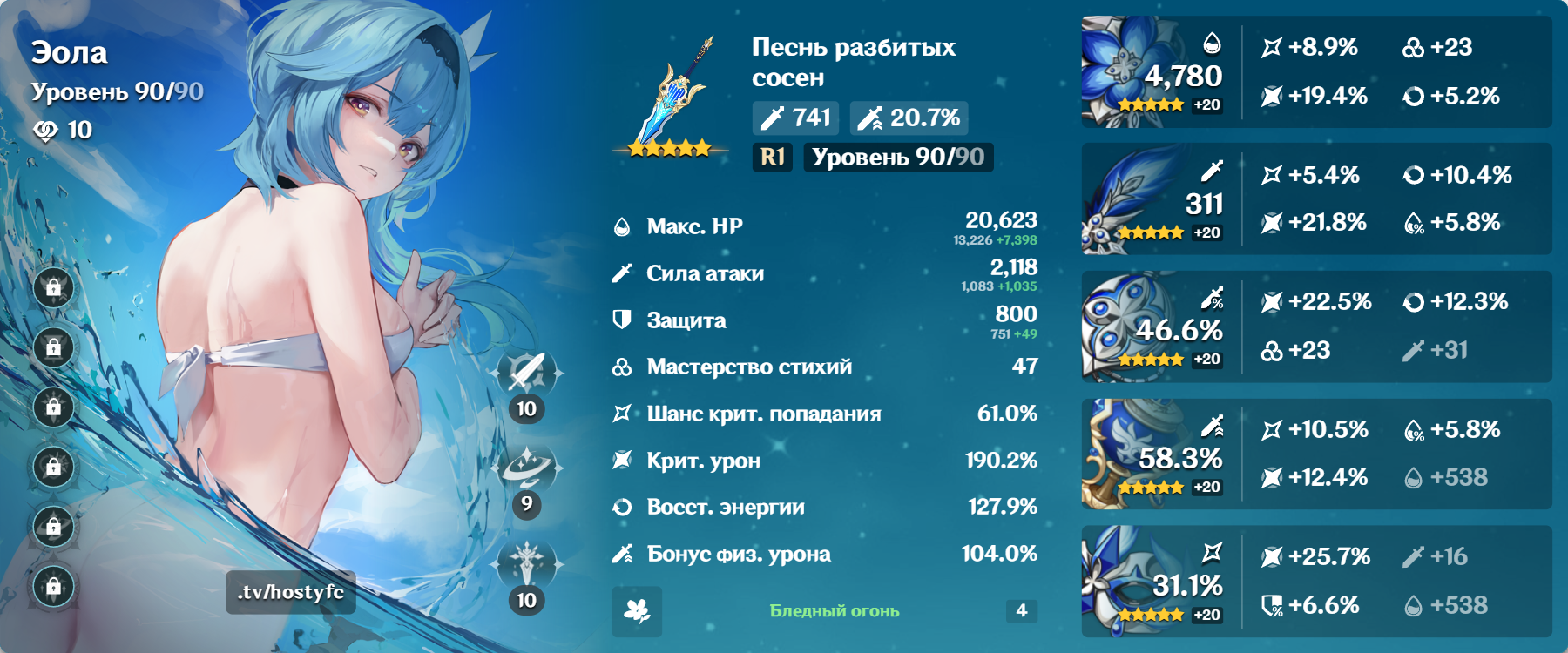1568x653 pixels.
Task: Click the HP droplet icon next to Макс. HP
Action: (x=620, y=226)
